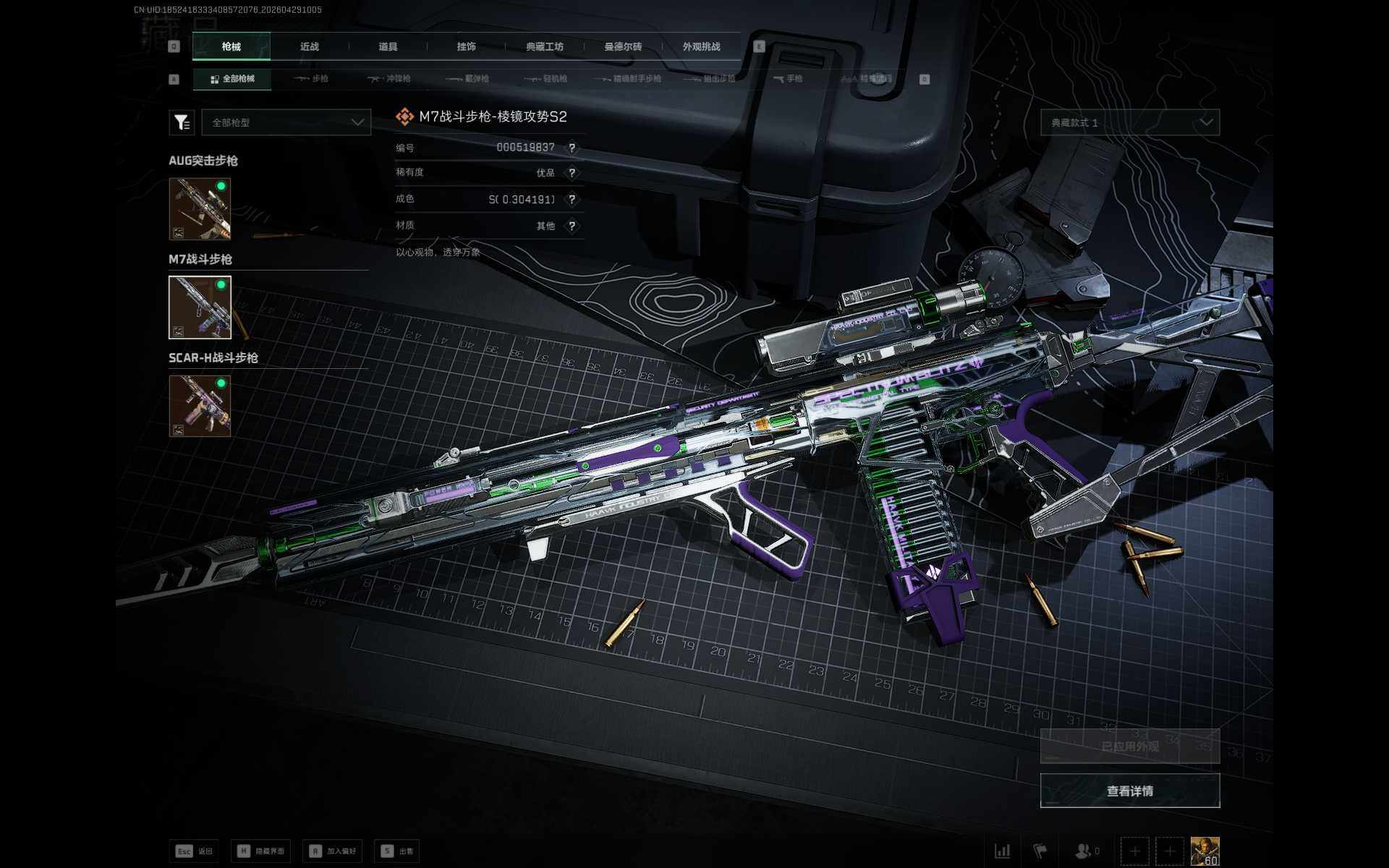Select the AUG突击步枪 skin thumbnail
1389x868 pixels.
[200, 209]
